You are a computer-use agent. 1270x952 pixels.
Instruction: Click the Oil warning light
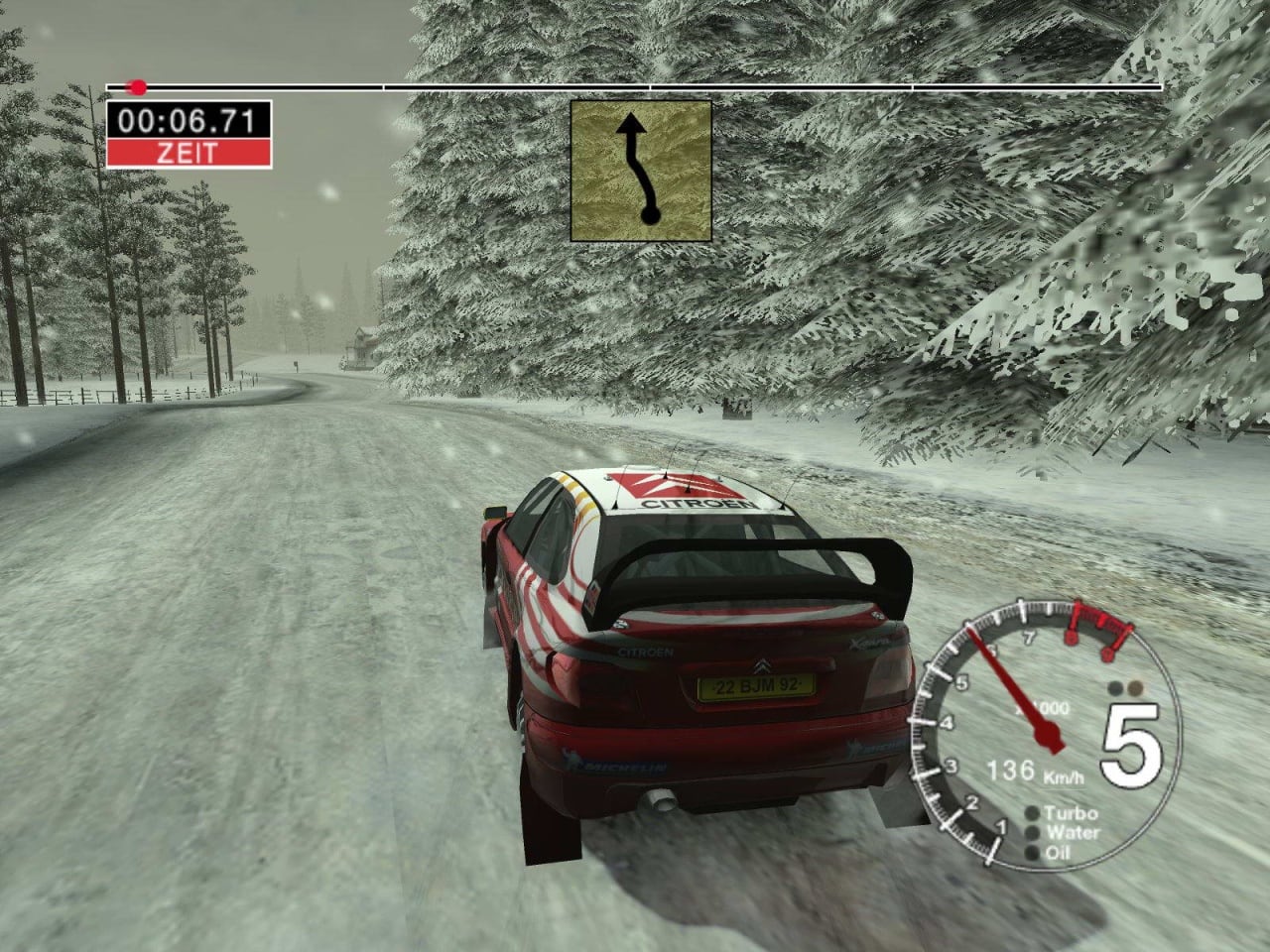[x=1034, y=852]
